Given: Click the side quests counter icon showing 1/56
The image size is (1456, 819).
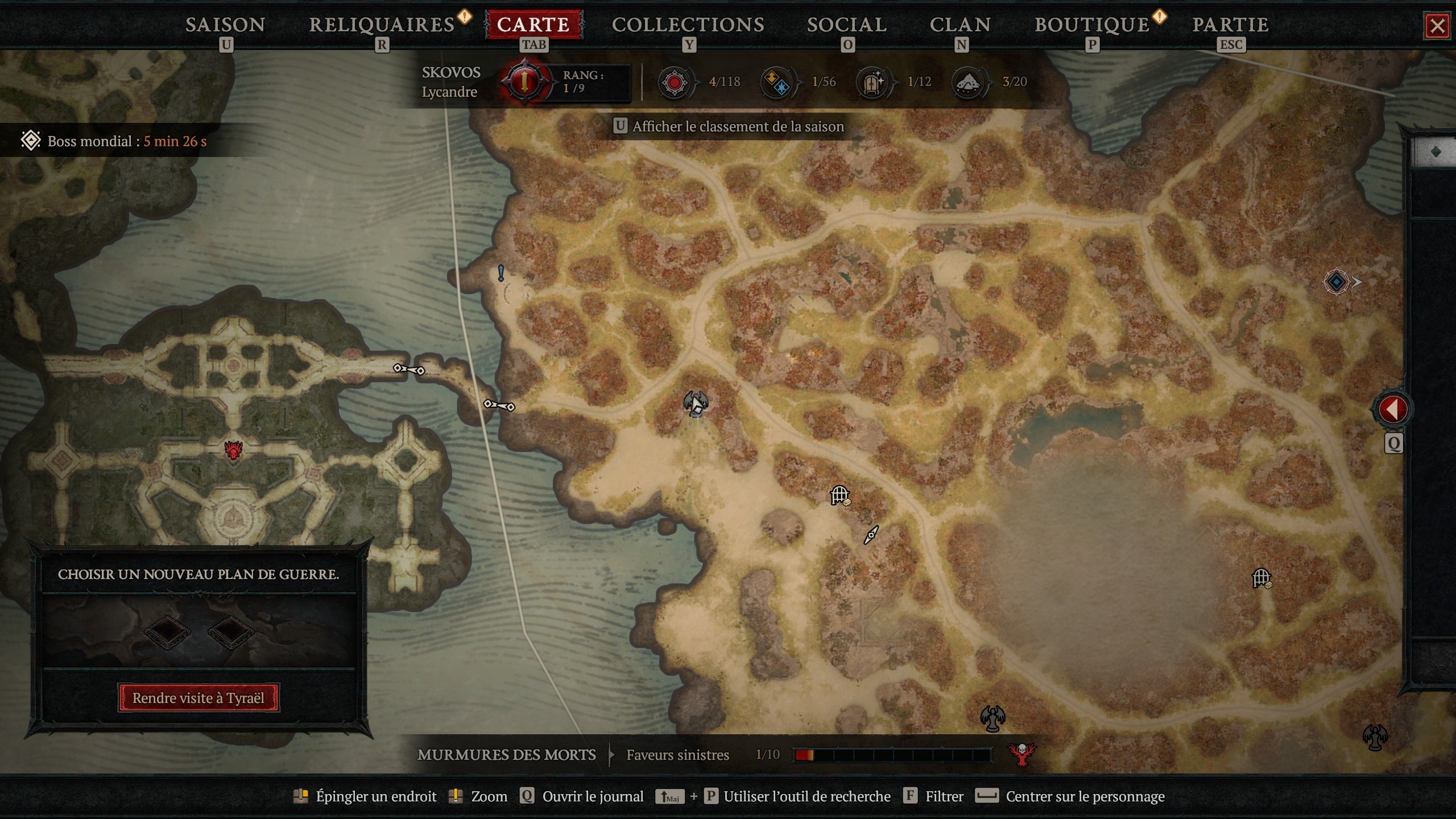Looking at the screenshot, I should click(x=776, y=82).
